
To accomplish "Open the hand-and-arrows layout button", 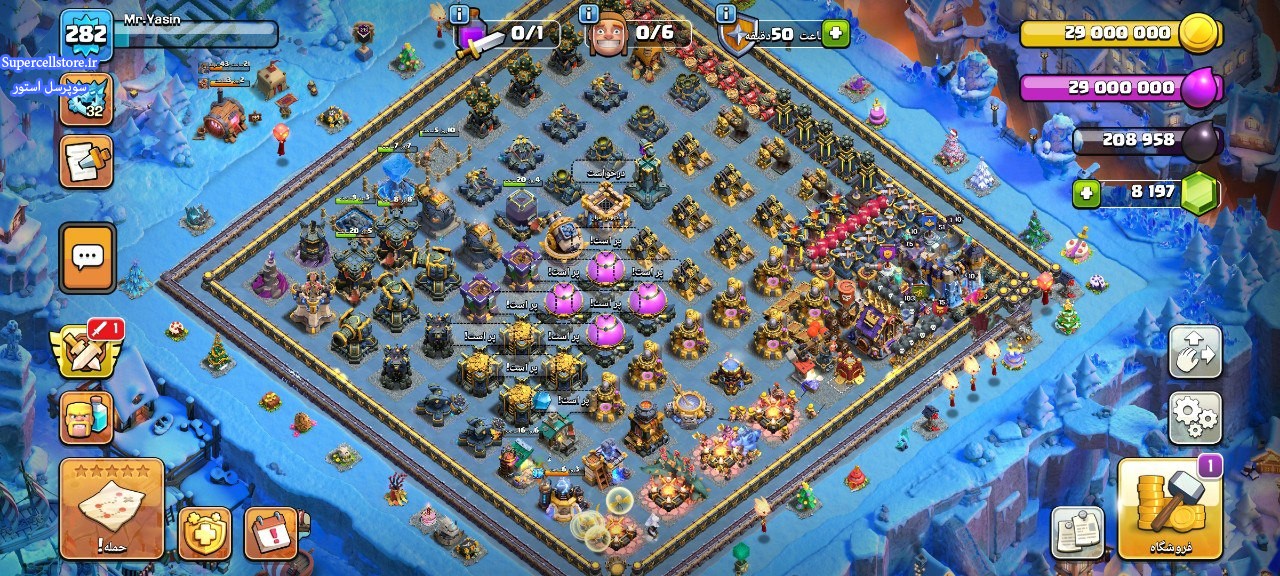I will [1195, 352].
